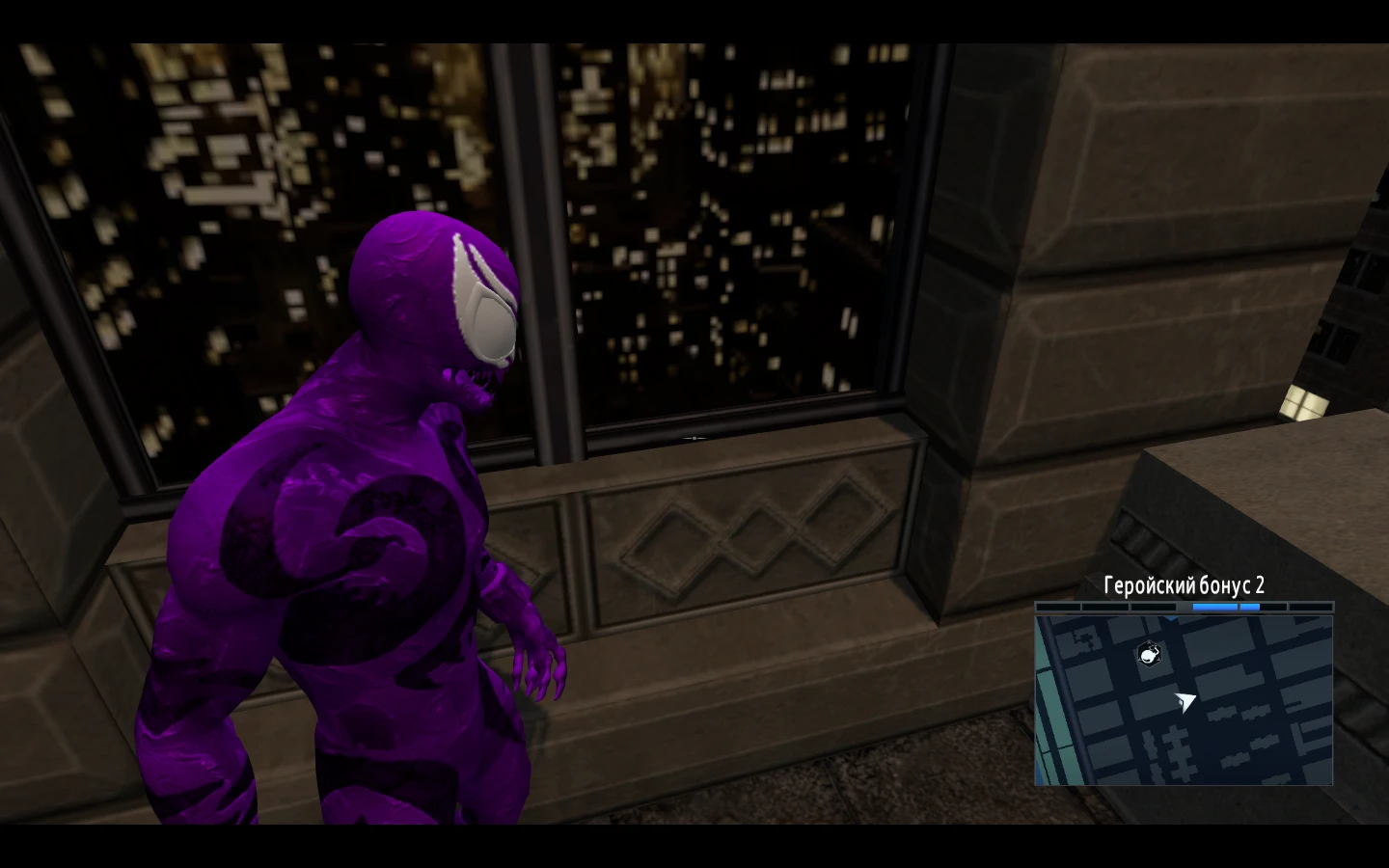1389x868 pixels.
Task: Click the leftmost dark progress segment
Action: click(1059, 607)
